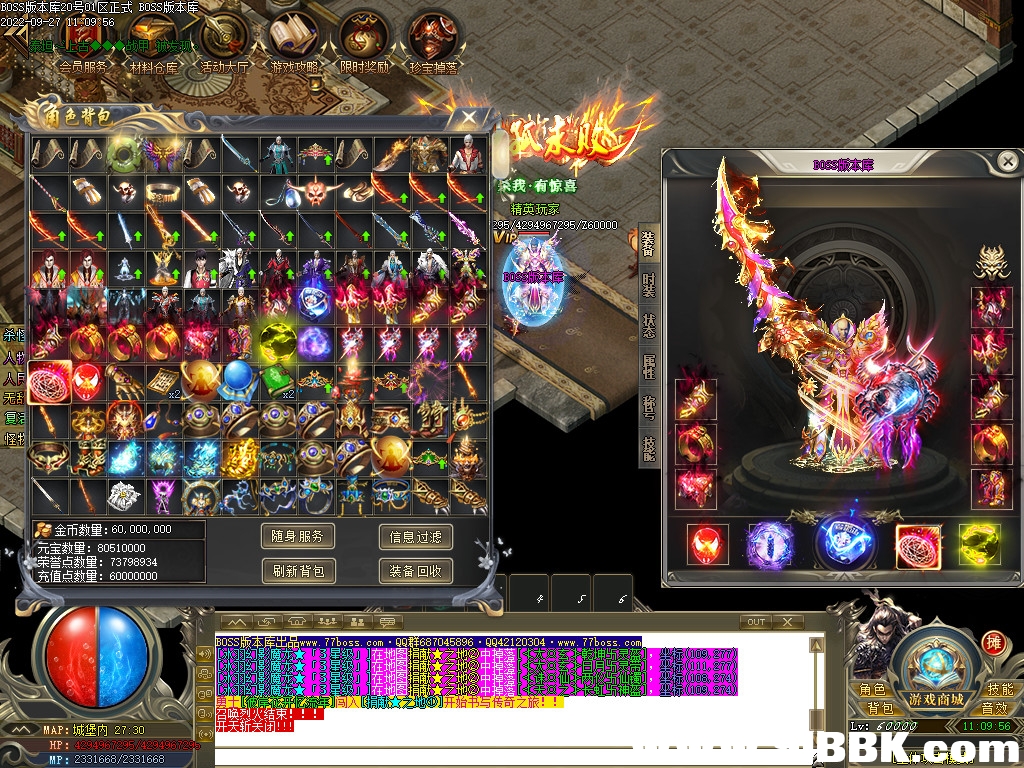Click the 随身服务 button
Image resolution: width=1024 pixels, height=768 pixels.
point(298,537)
